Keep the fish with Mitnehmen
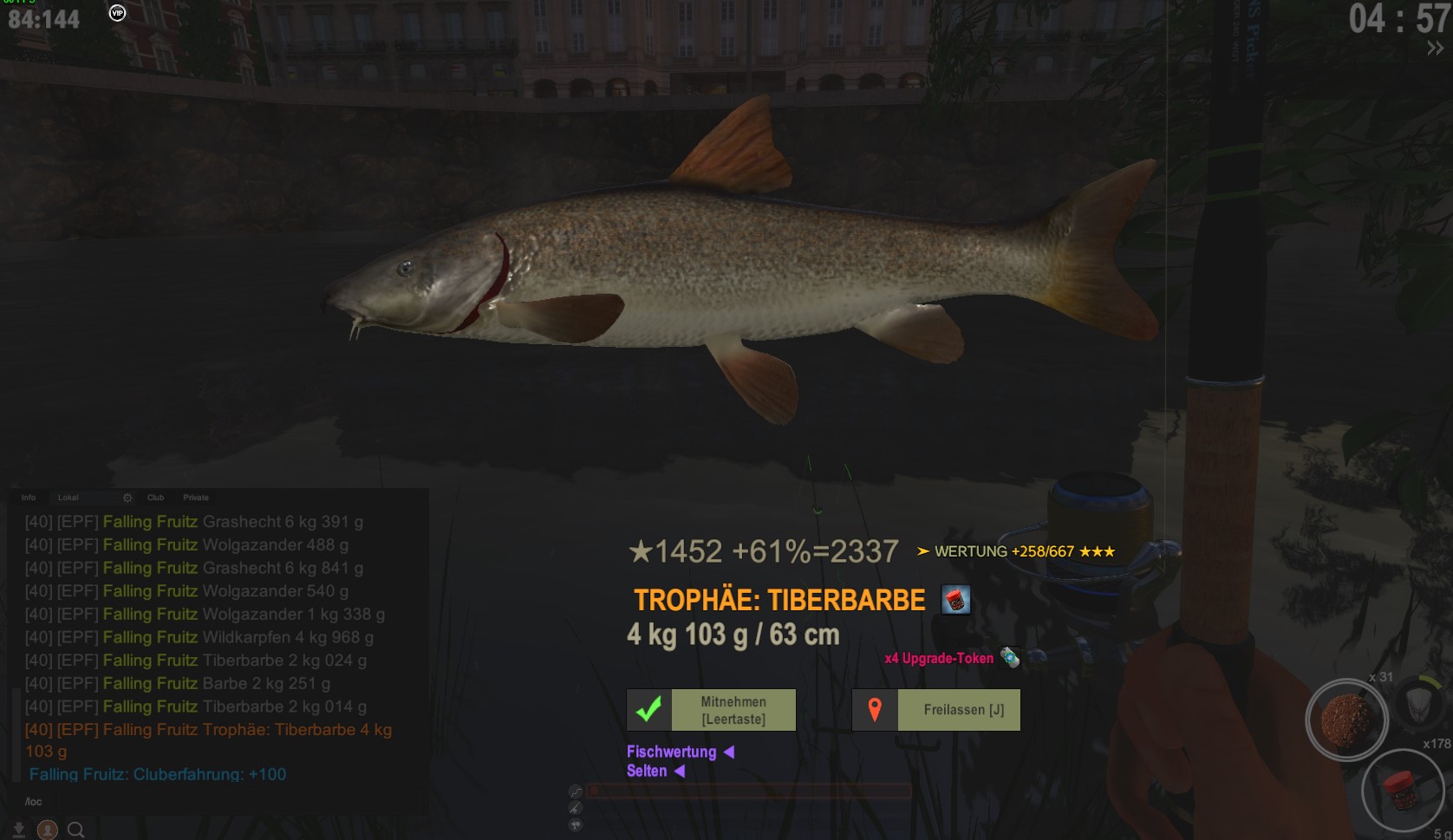The width and height of the screenshot is (1453, 840). pos(711,710)
